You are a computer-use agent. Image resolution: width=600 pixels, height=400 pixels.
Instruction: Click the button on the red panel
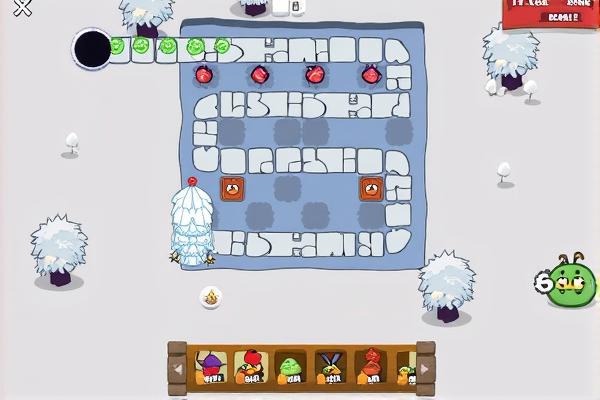pyautogui.click(x=563, y=18)
